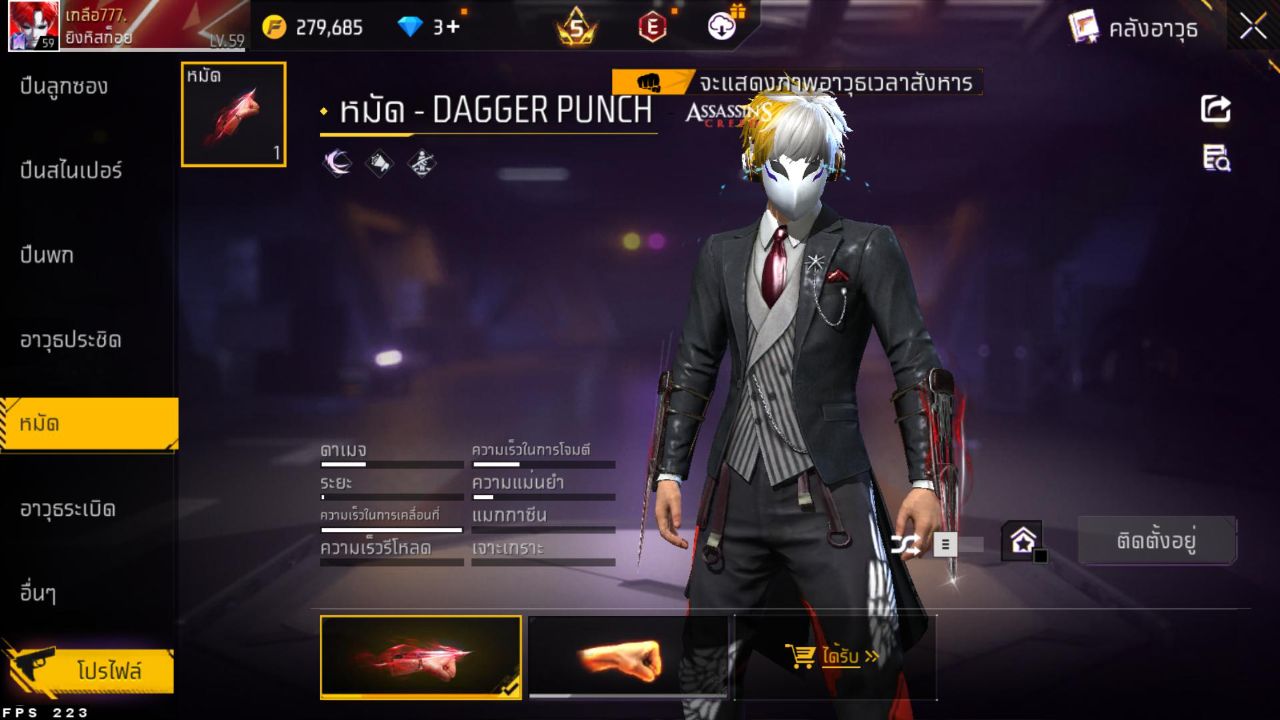Open the Elite Pass E icon
The image size is (1280, 720).
point(652,27)
